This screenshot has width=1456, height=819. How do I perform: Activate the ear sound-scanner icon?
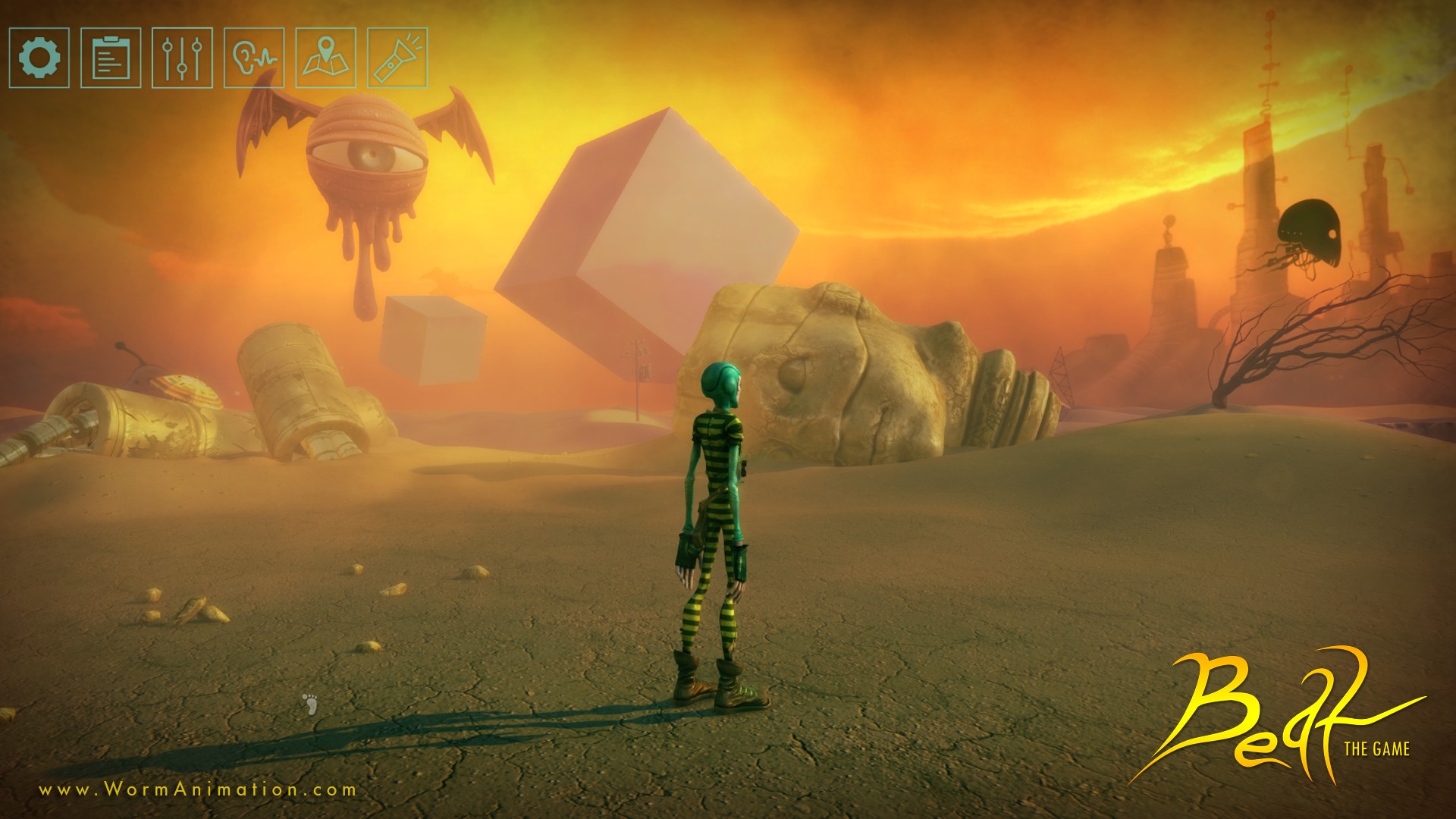[254, 58]
